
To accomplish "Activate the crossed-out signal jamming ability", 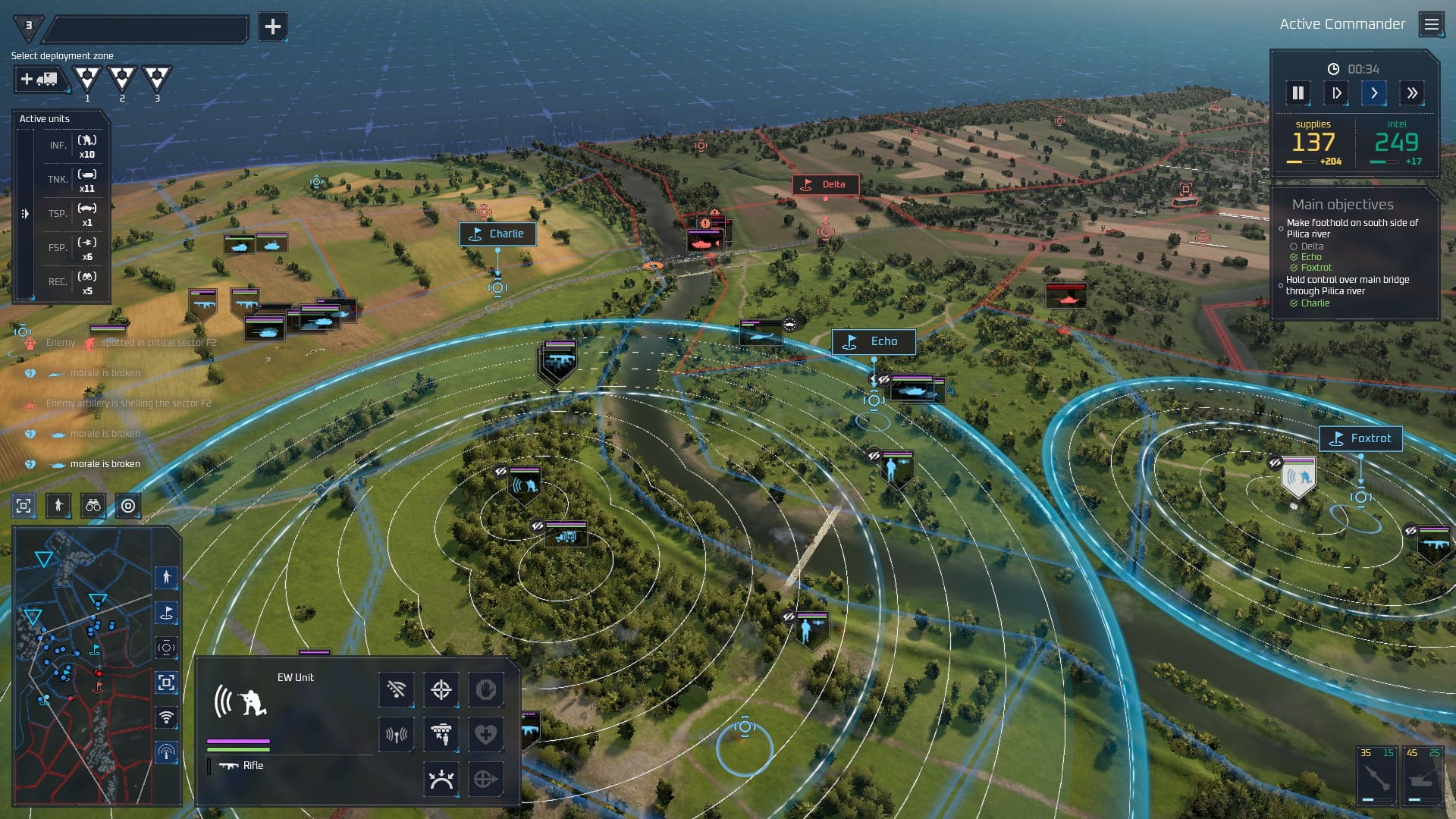I will click(397, 689).
